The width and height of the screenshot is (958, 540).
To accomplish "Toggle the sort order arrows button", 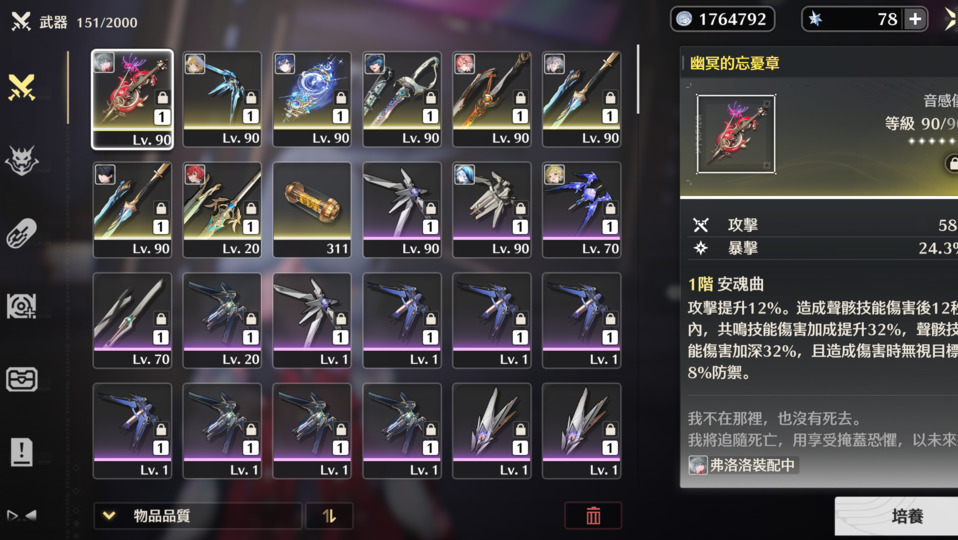I will point(329,516).
